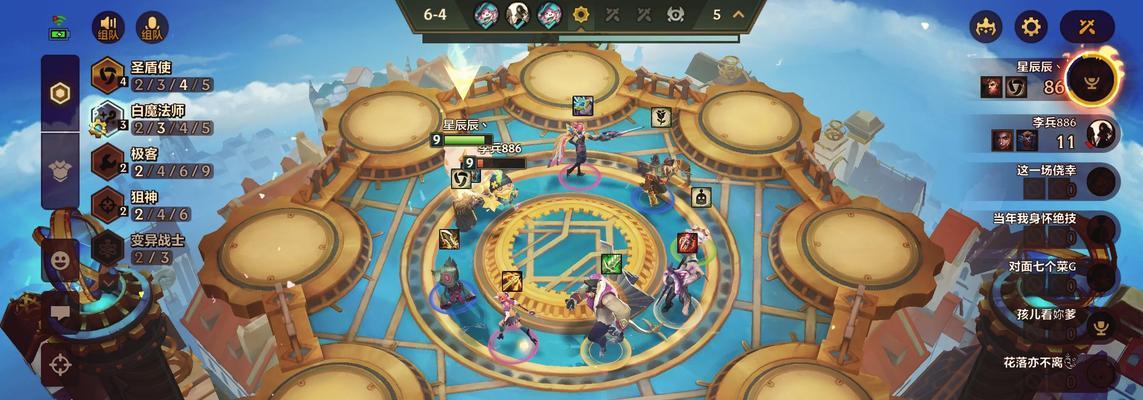Switch to the armor equipment tab

[x=60, y=168]
